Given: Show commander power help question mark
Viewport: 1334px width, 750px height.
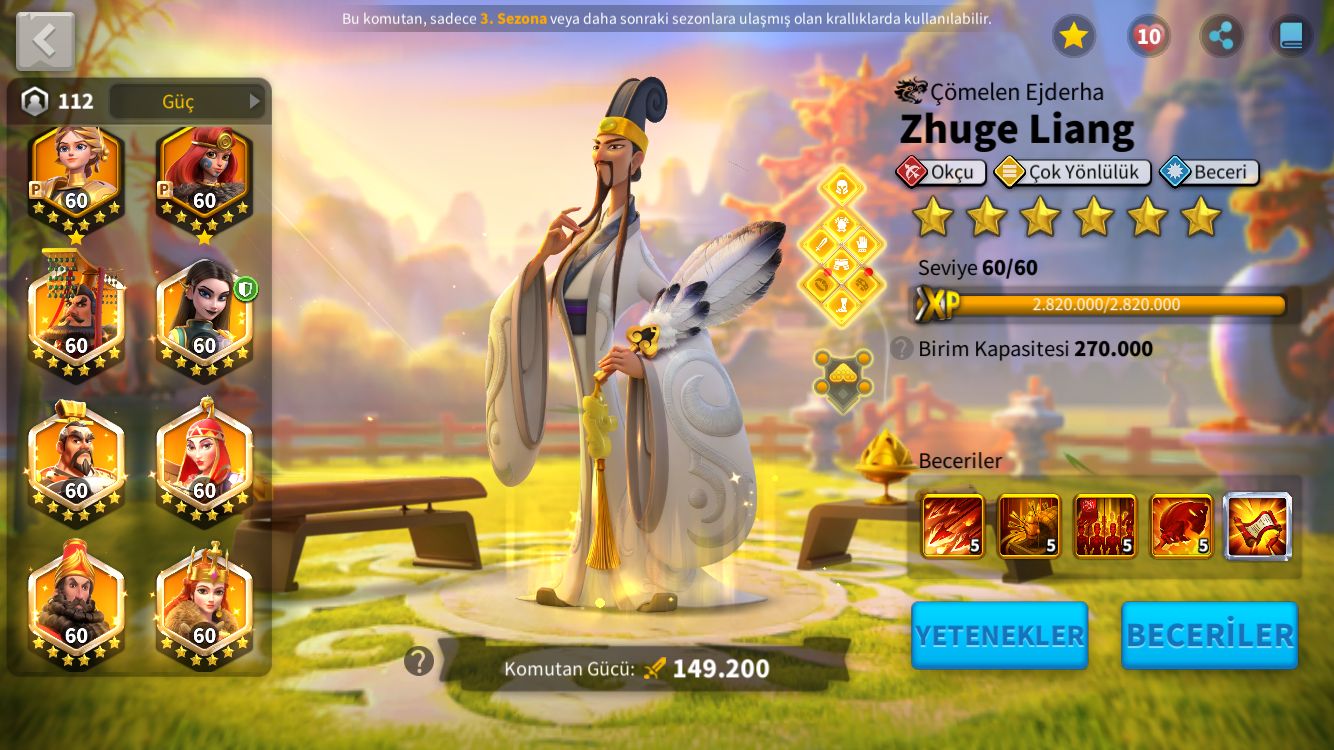Looking at the screenshot, I should pos(419,661).
